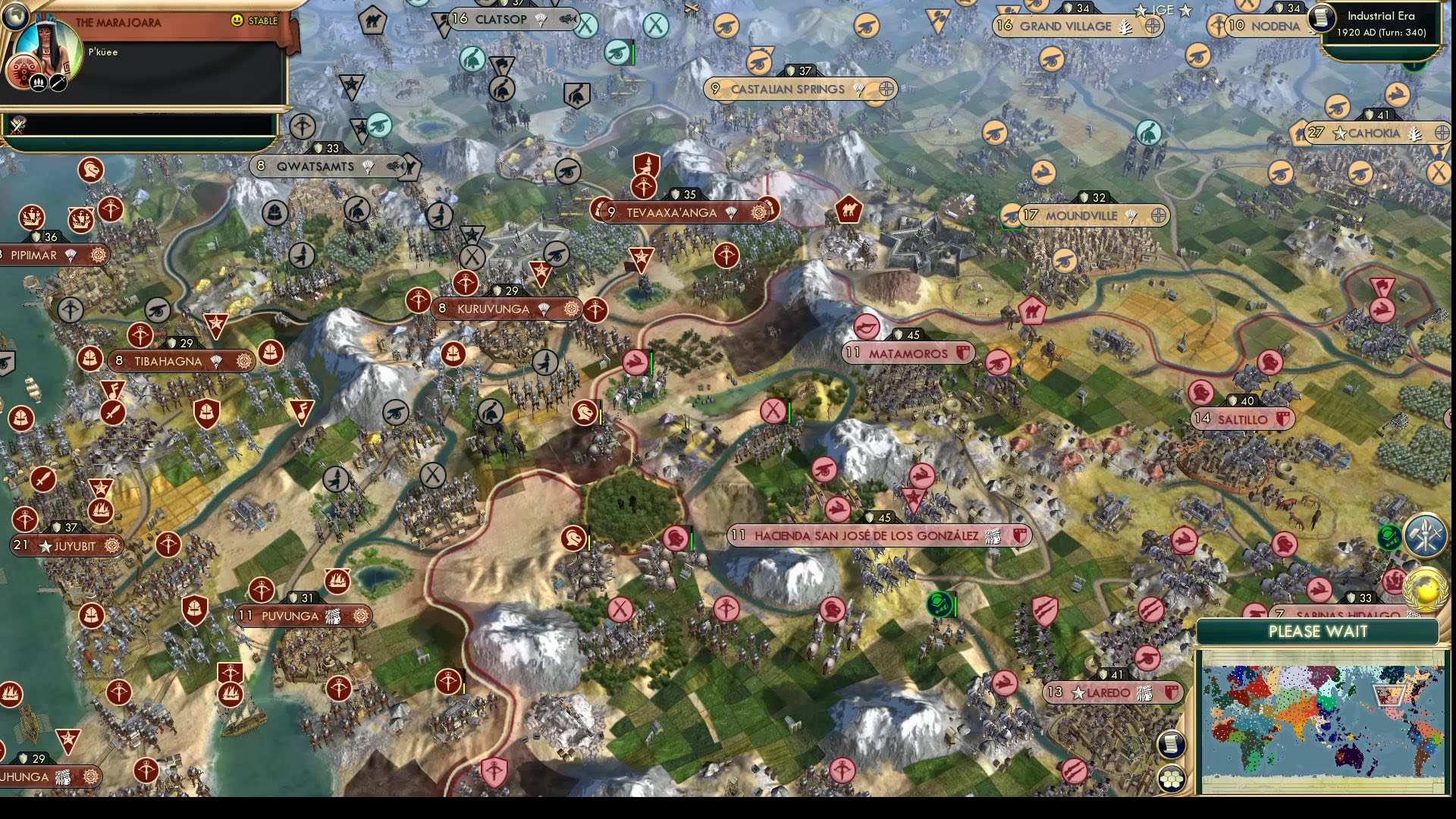Click the crown population icon under the leader portrait
The image size is (1456, 819).
pyautogui.click(x=39, y=82)
